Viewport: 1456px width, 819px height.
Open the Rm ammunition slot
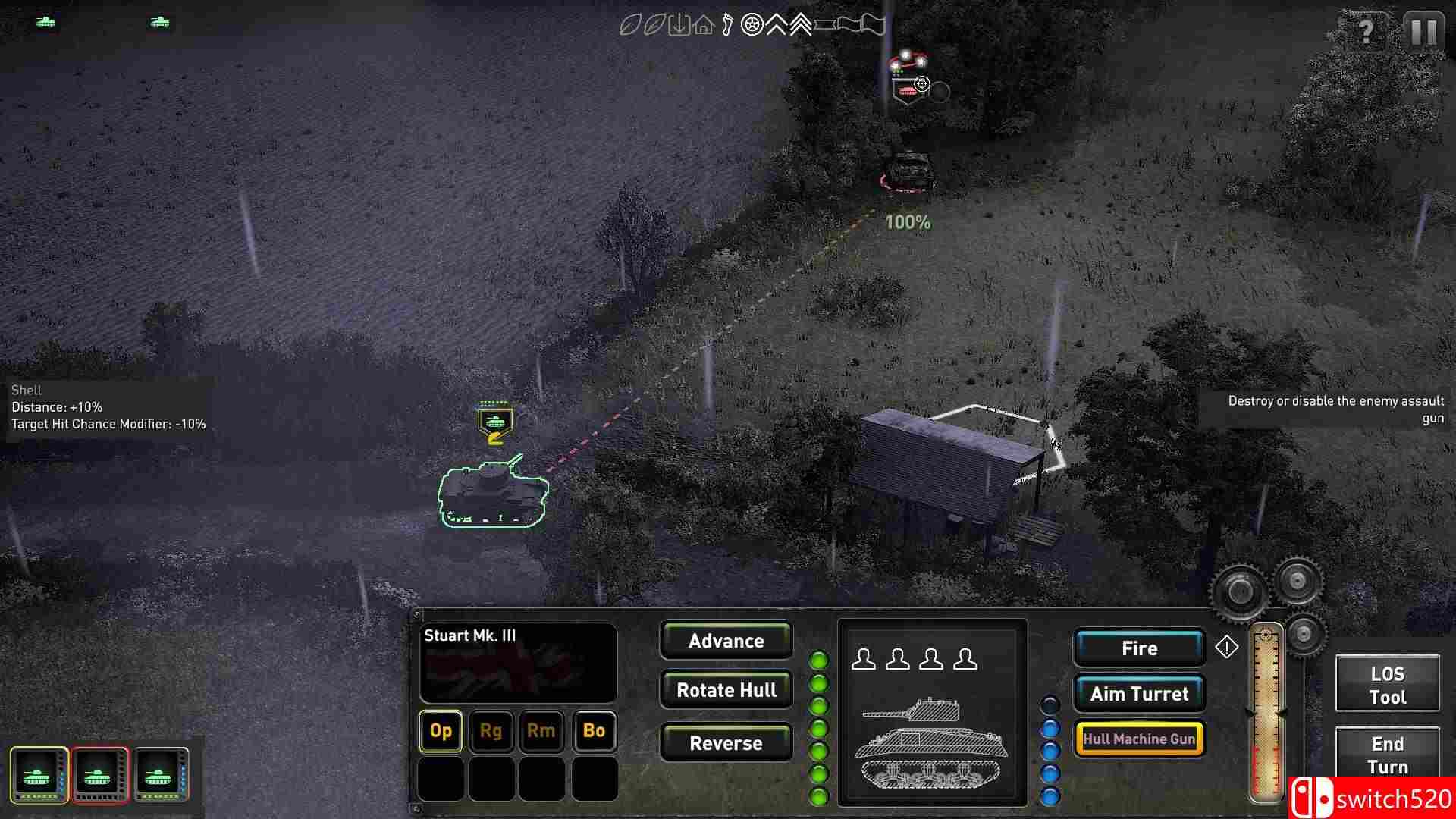[542, 731]
